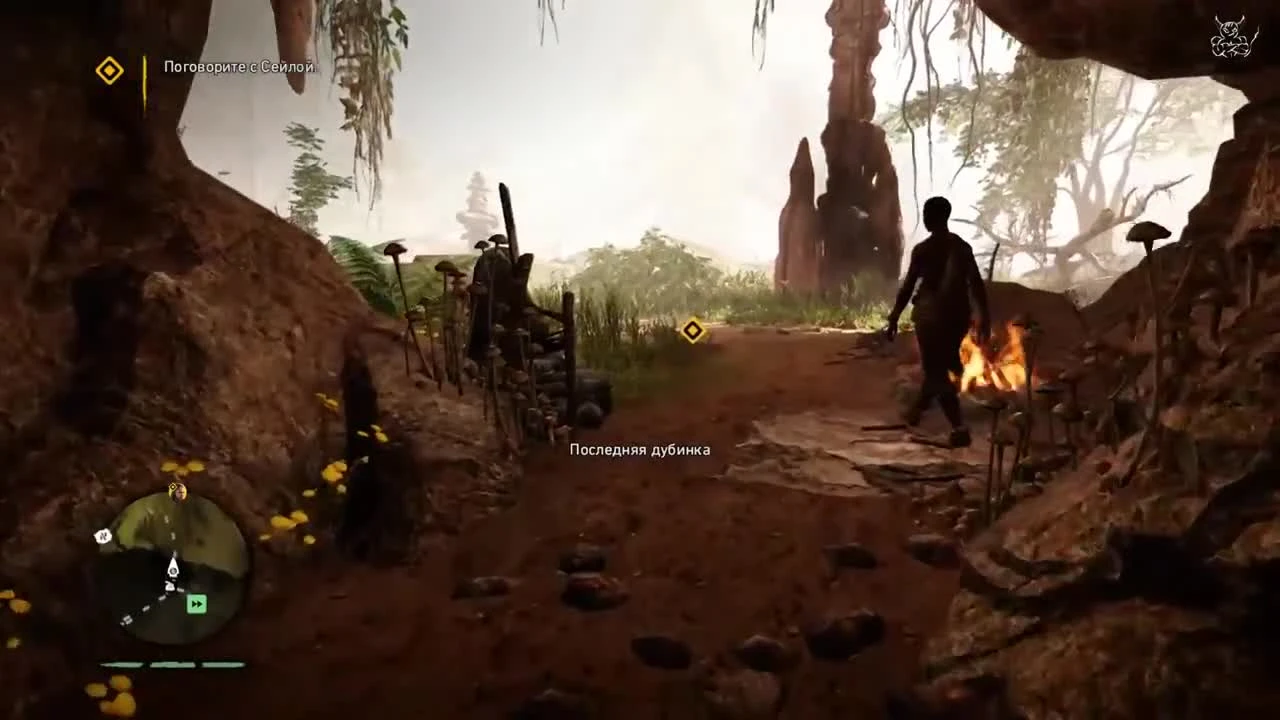
Task: Click the green fast travel arrows icon on minimap
Action: click(197, 602)
